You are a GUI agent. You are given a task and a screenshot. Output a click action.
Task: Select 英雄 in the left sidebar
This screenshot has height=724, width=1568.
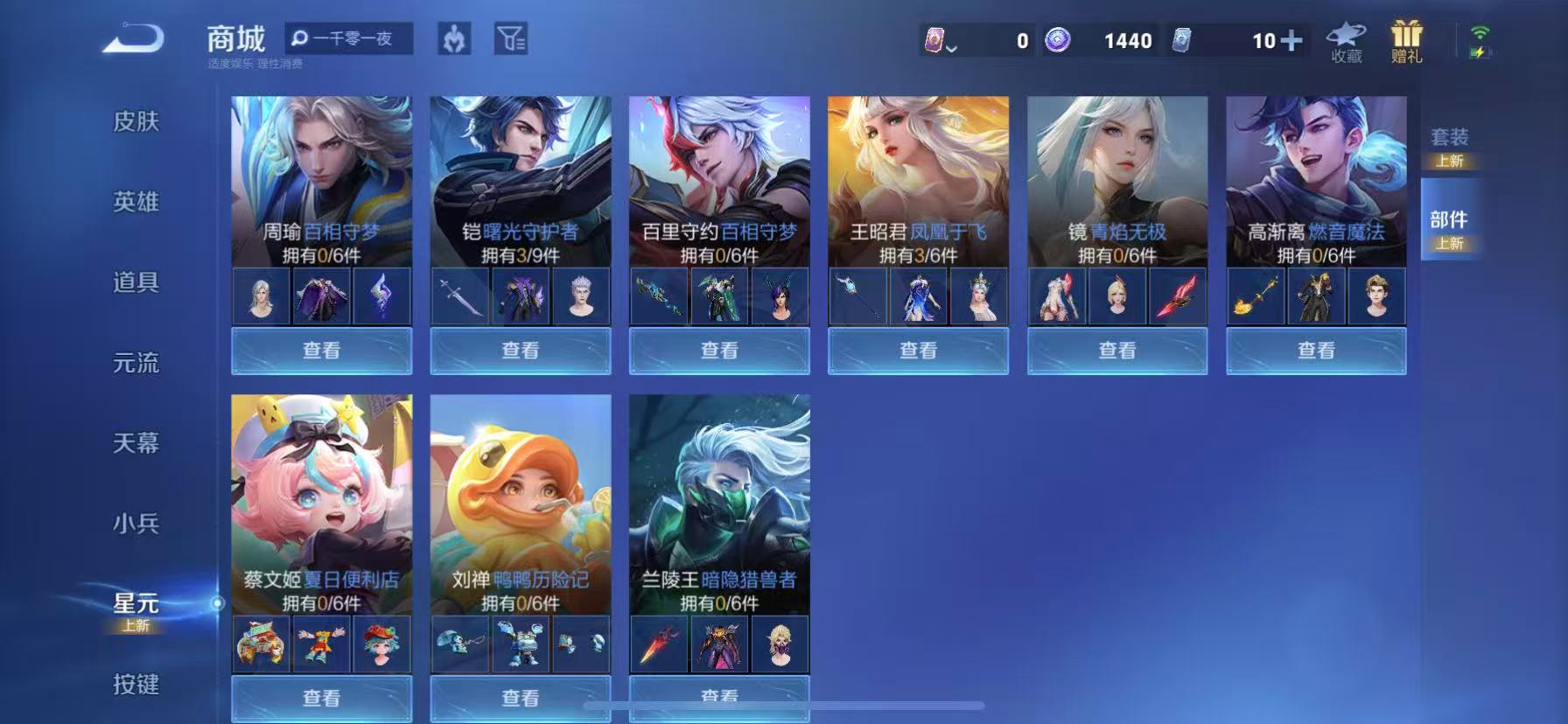click(x=138, y=203)
